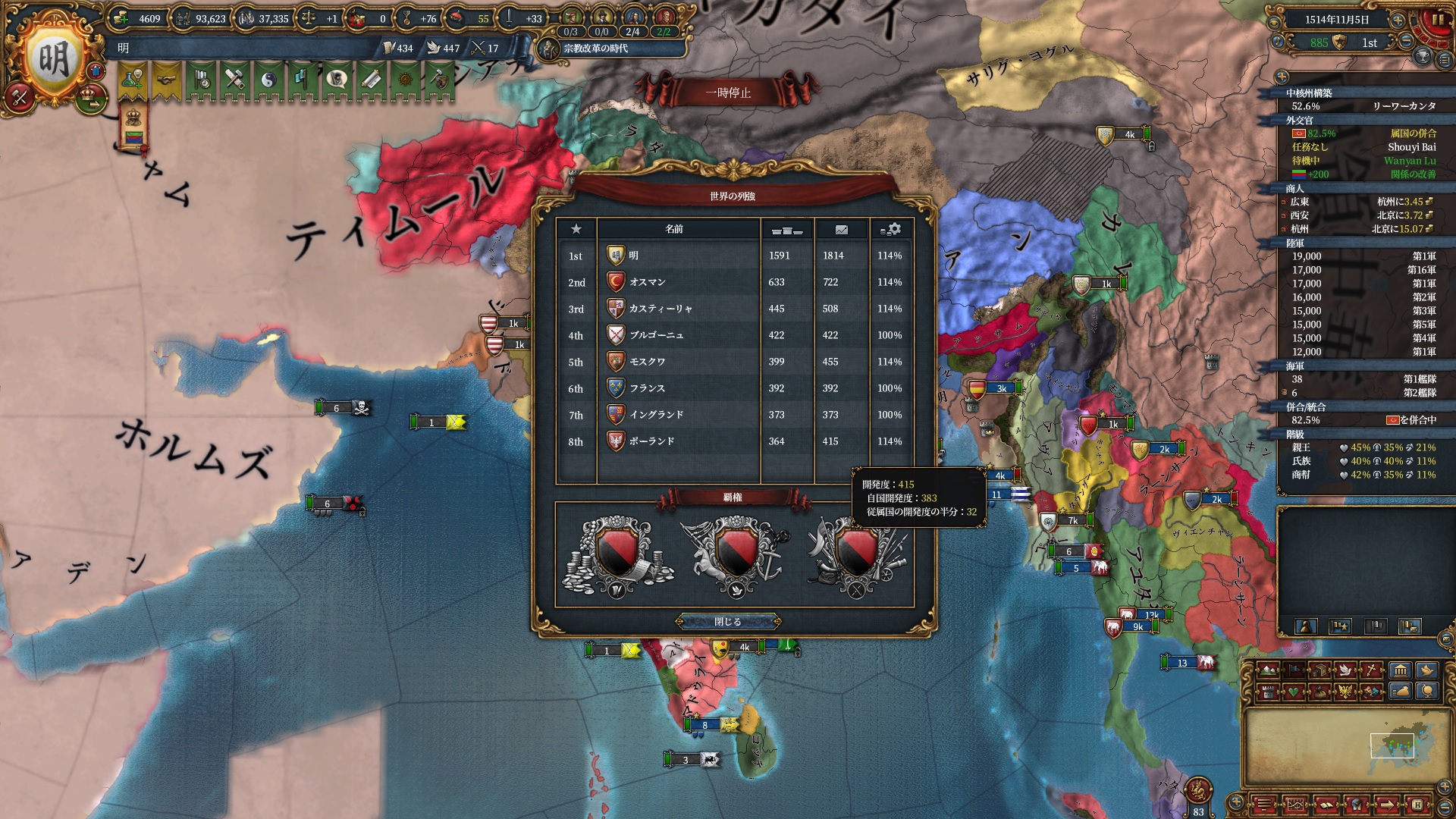Viewport: 1456px width, 819px height.
Task: Open the naval hegemony shield with anchor
Action: tap(735, 554)
